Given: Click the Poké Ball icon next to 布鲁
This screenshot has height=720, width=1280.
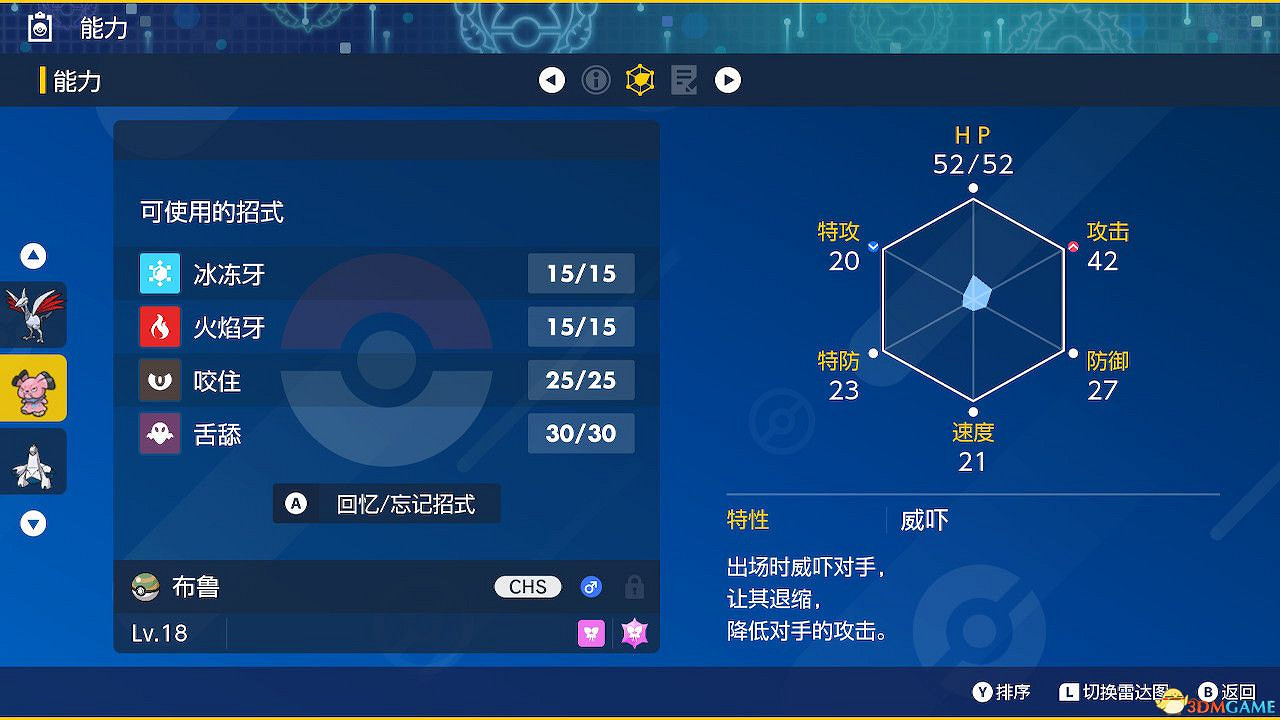Looking at the screenshot, I should coord(144,587).
